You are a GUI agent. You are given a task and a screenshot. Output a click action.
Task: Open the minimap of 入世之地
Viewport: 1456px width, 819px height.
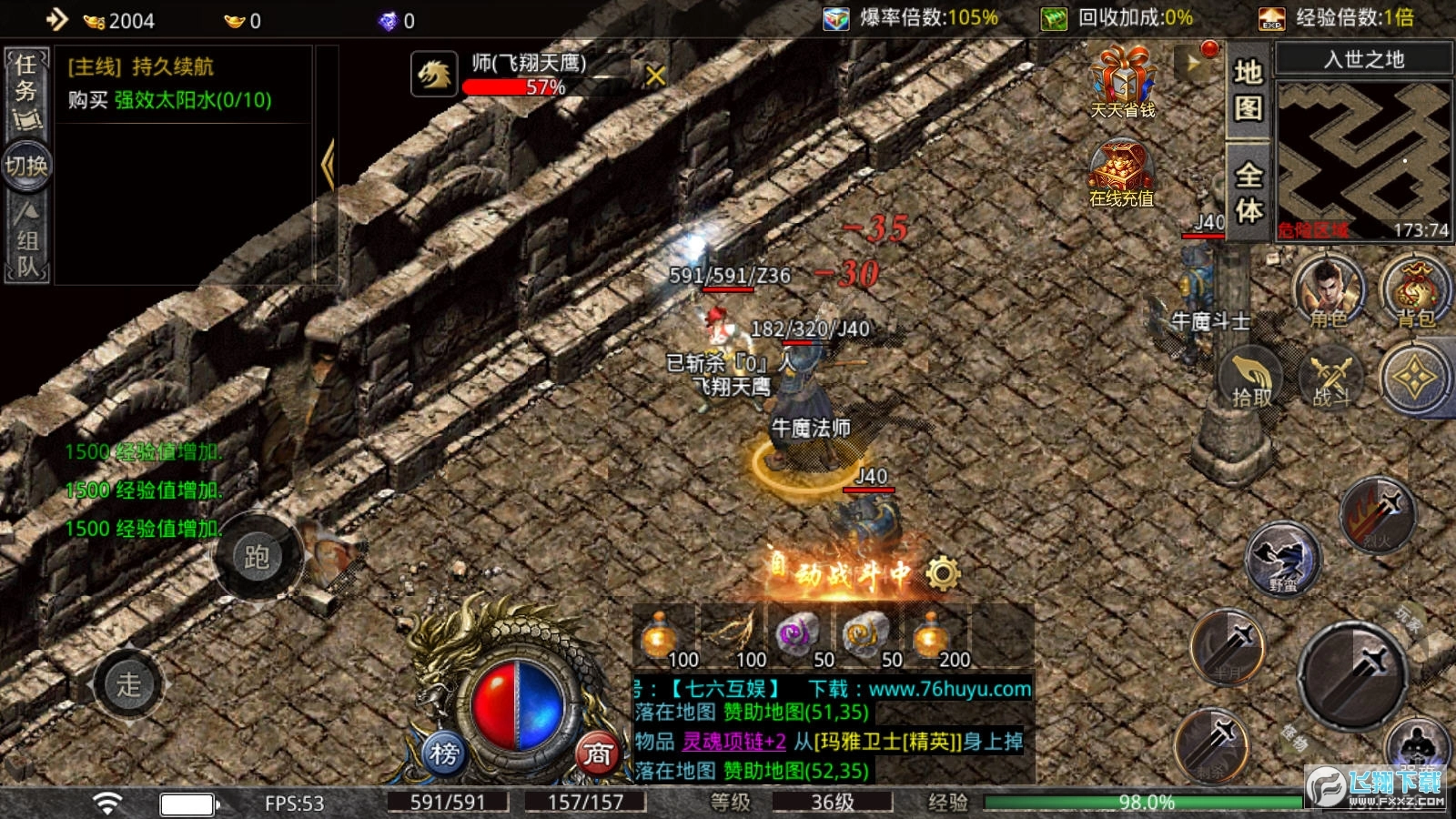pos(1363,160)
